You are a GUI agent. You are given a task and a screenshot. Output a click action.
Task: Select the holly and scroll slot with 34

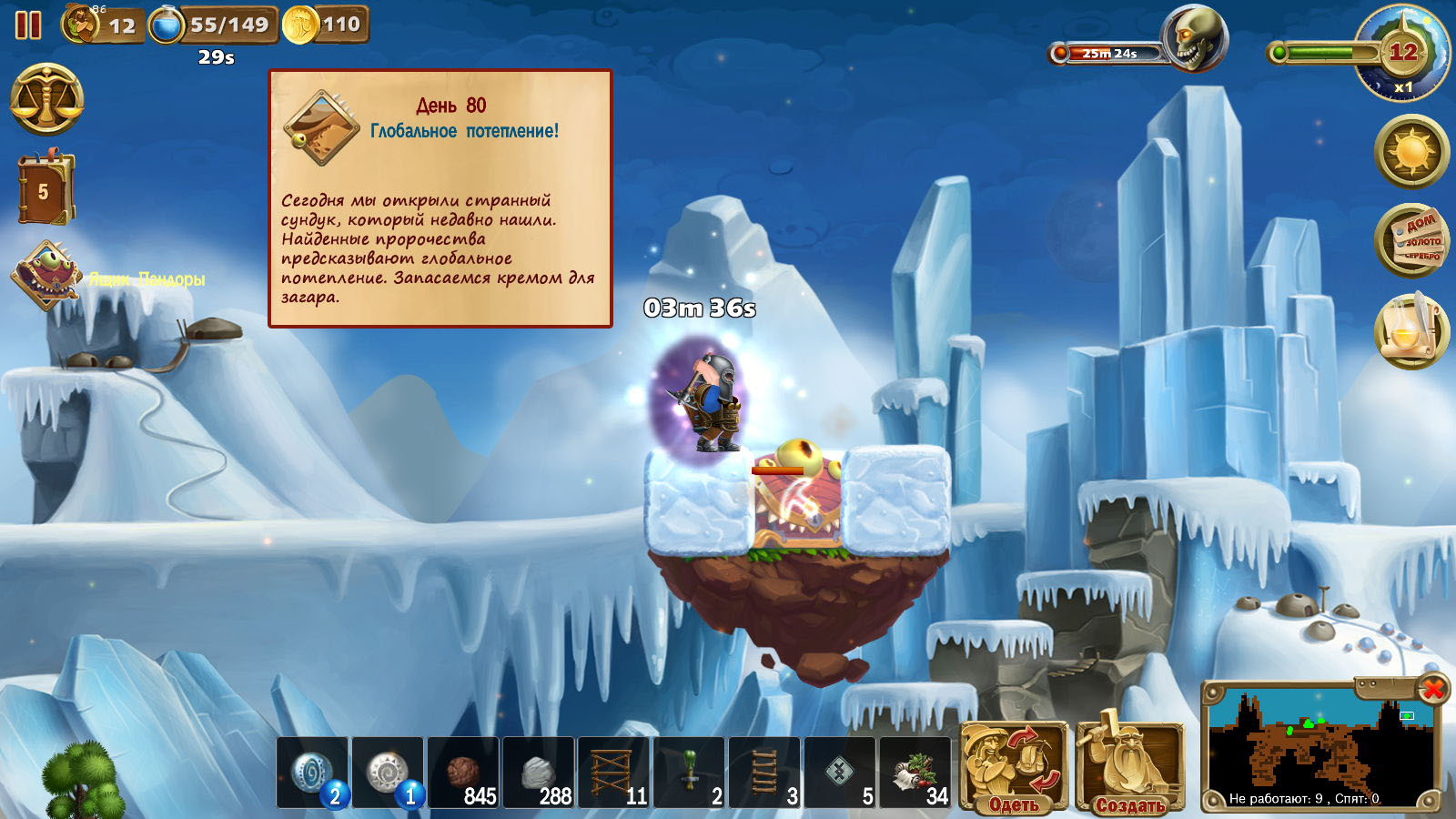pos(915,773)
